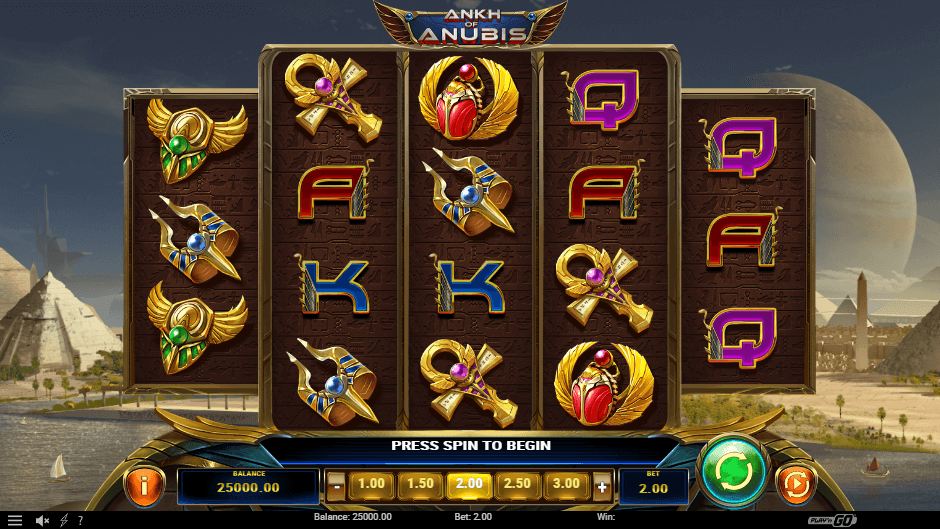
Task: Open the question mark help
Action: pyautogui.click(x=80, y=520)
